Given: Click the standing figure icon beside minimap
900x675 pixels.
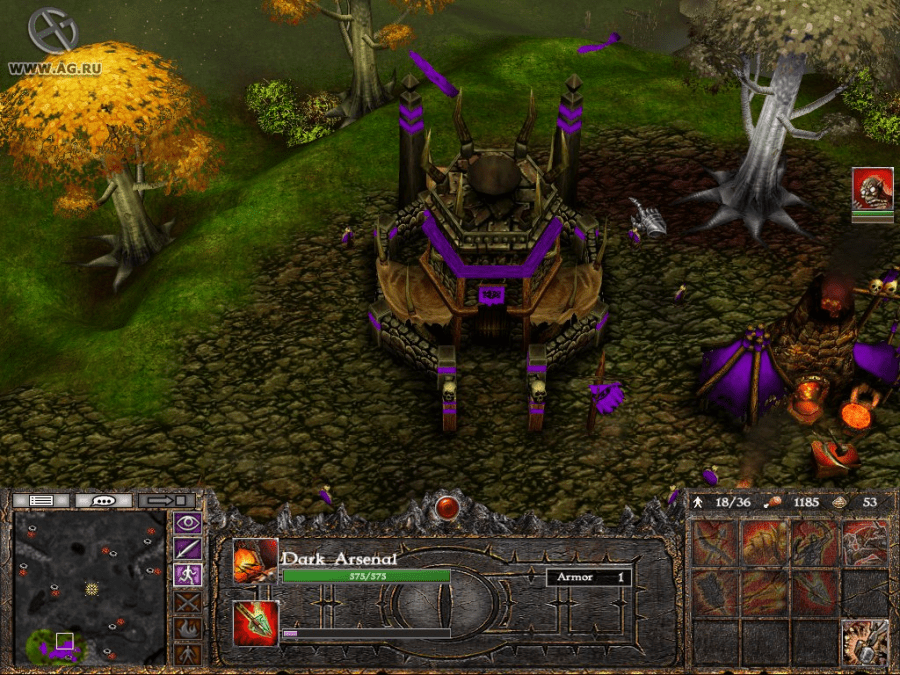Looking at the screenshot, I should [x=188, y=654].
